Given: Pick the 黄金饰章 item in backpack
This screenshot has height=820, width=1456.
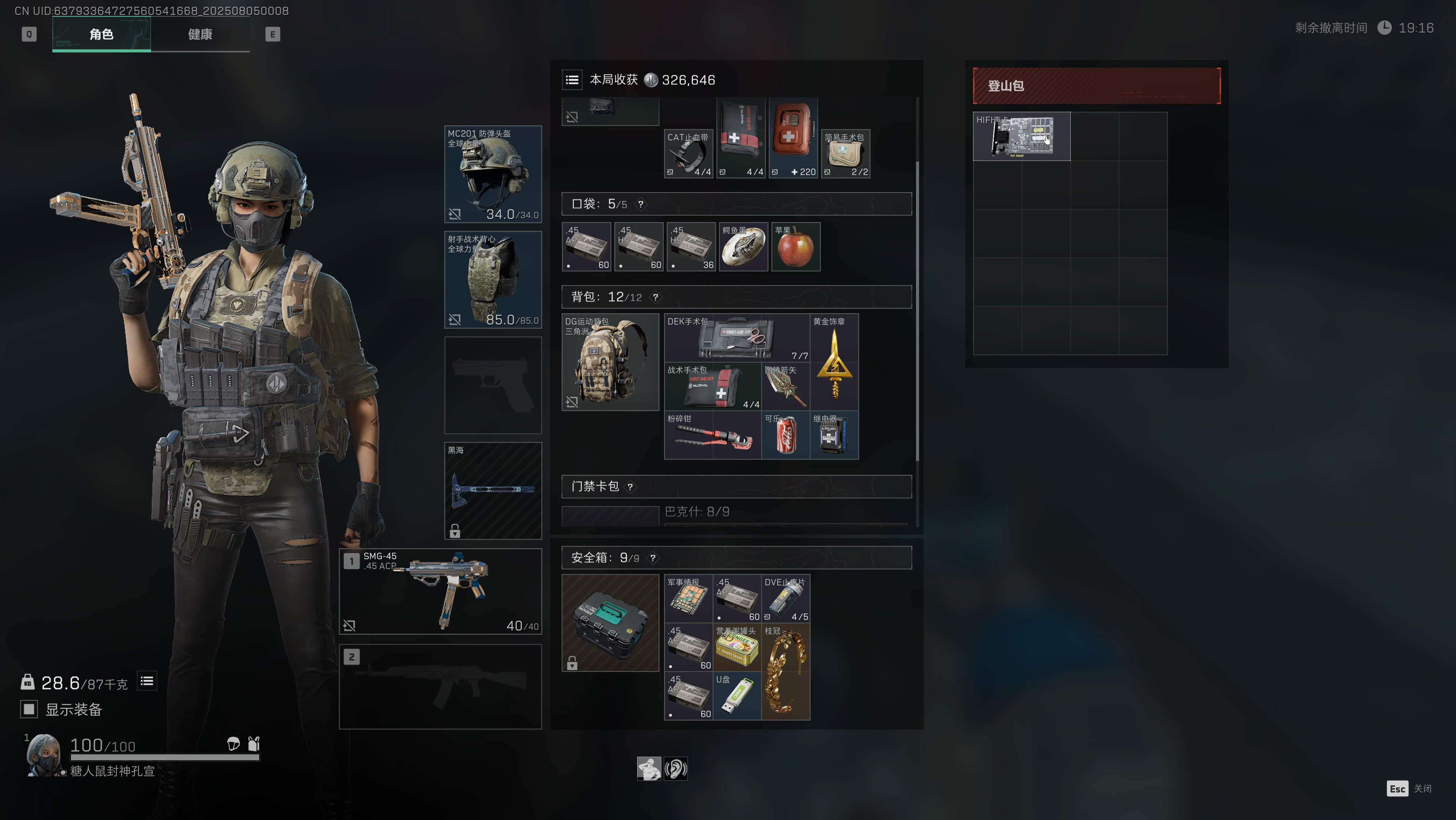Looking at the screenshot, I should coord(834,362).
